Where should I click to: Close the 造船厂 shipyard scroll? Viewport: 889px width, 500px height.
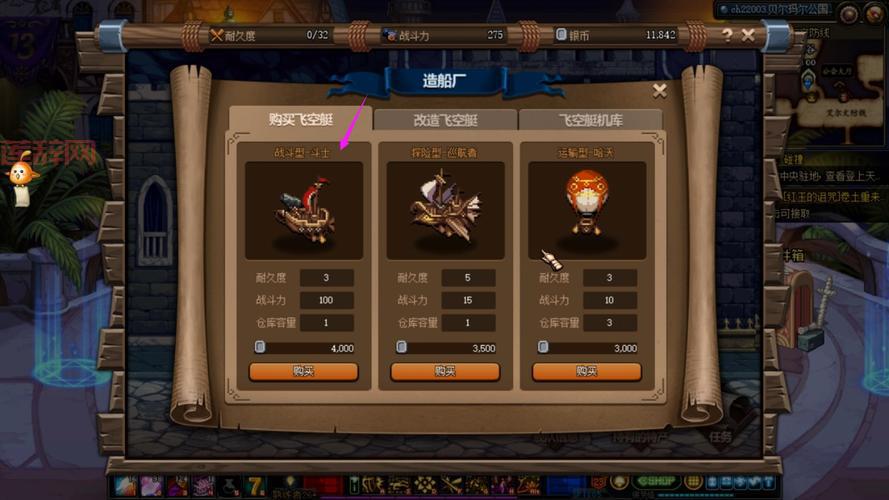[x=659, y=91]
